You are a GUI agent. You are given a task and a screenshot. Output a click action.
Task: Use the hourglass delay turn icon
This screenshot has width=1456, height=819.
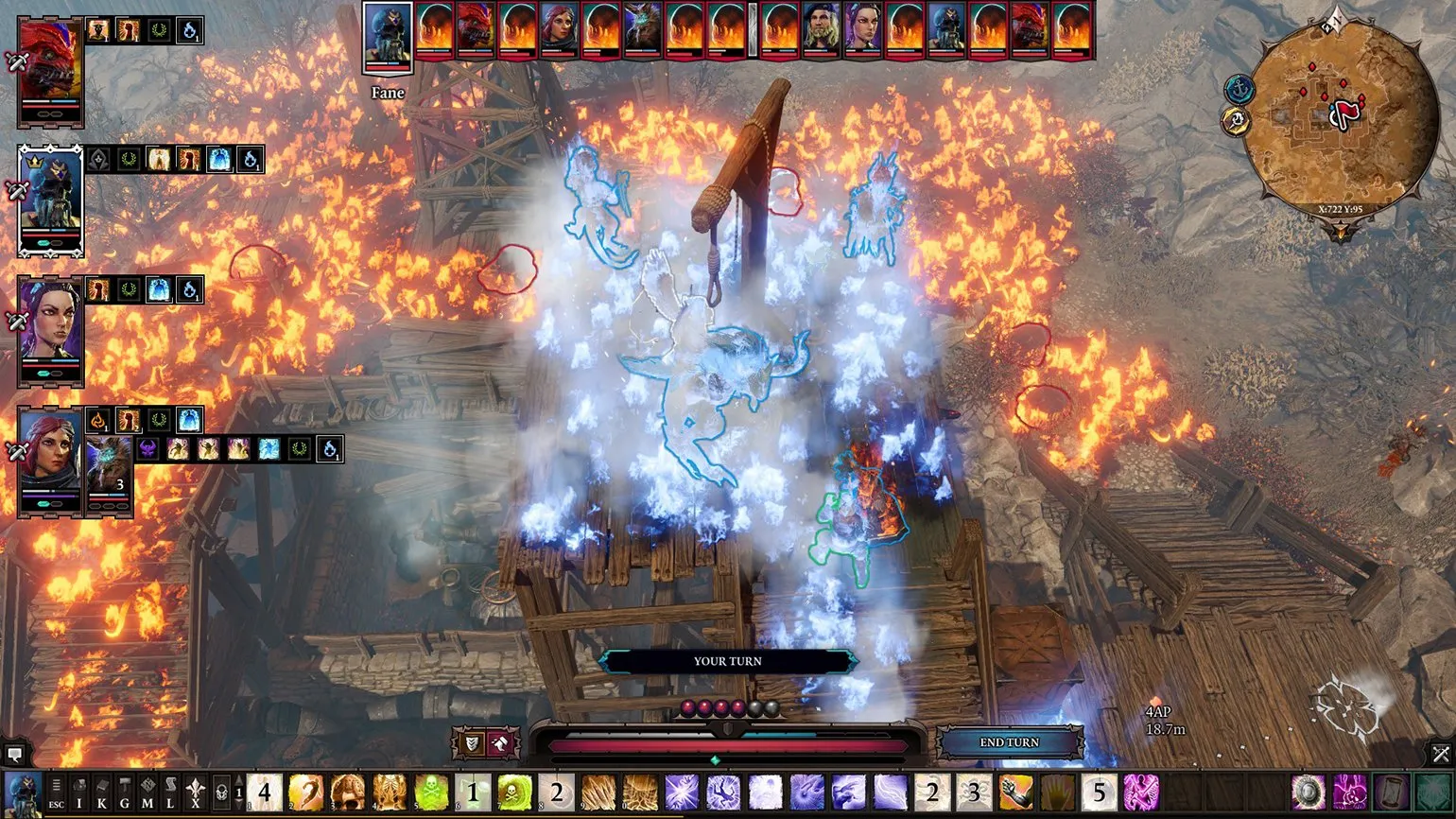[x=1392, y=793]
